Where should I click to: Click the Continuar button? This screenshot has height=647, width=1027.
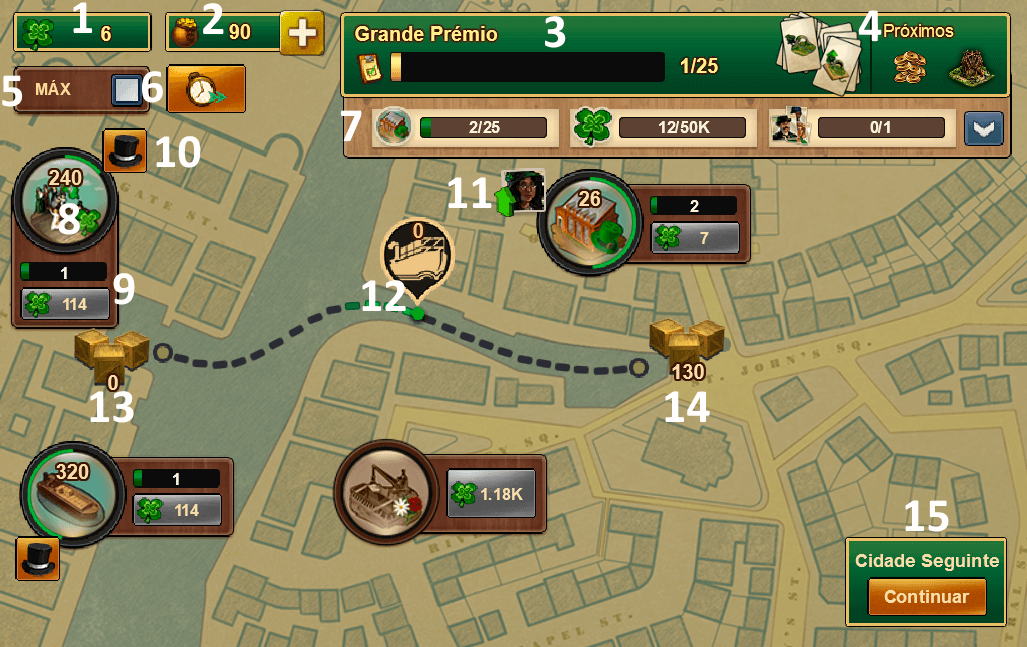point(926,597)
